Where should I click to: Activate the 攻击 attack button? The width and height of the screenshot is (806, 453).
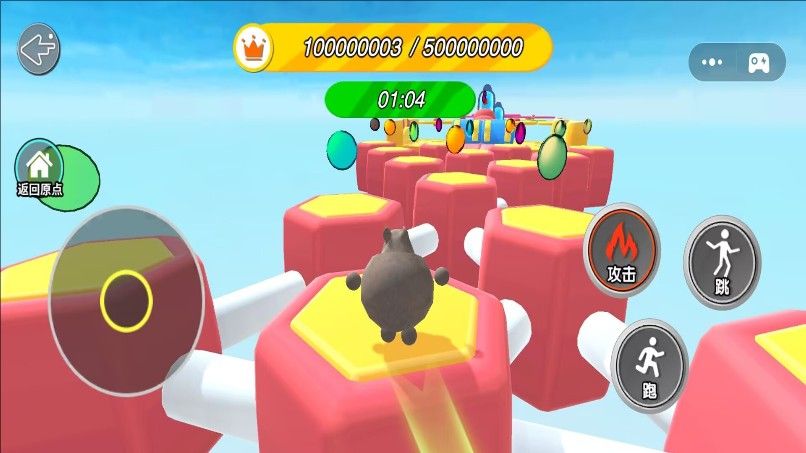click(621, 249)
